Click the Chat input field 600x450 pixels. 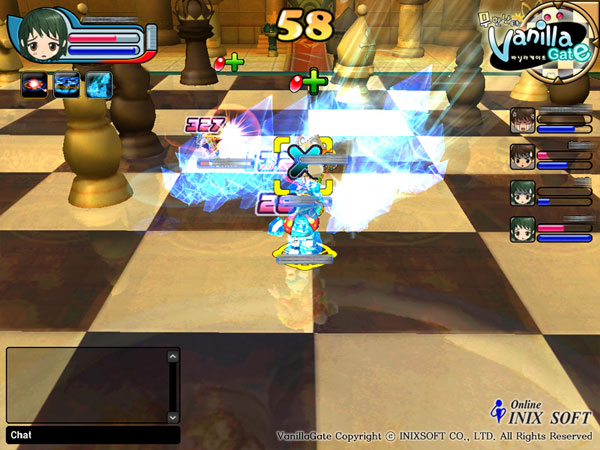pos(93,435)
